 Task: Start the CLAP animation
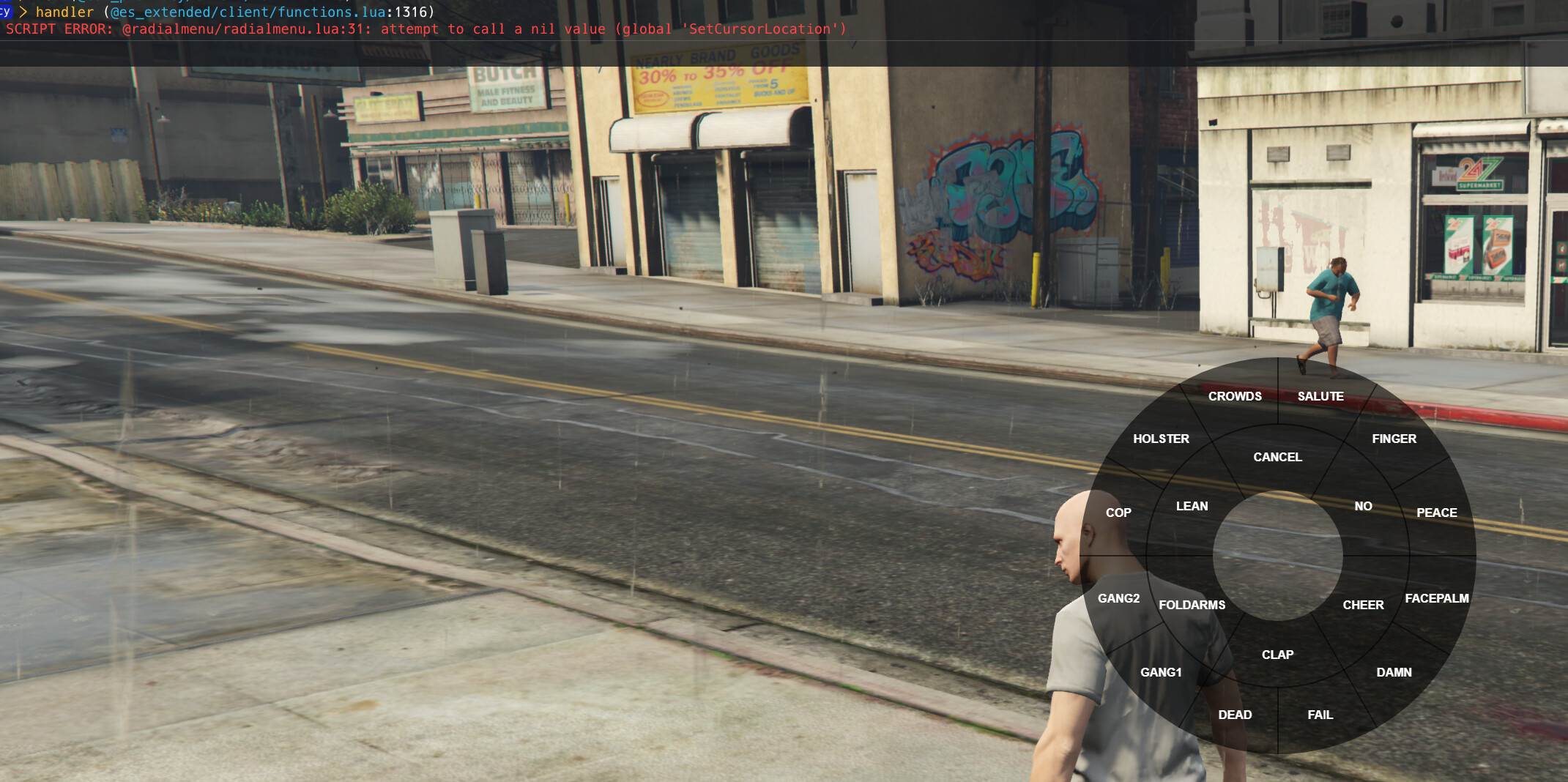1277,654
